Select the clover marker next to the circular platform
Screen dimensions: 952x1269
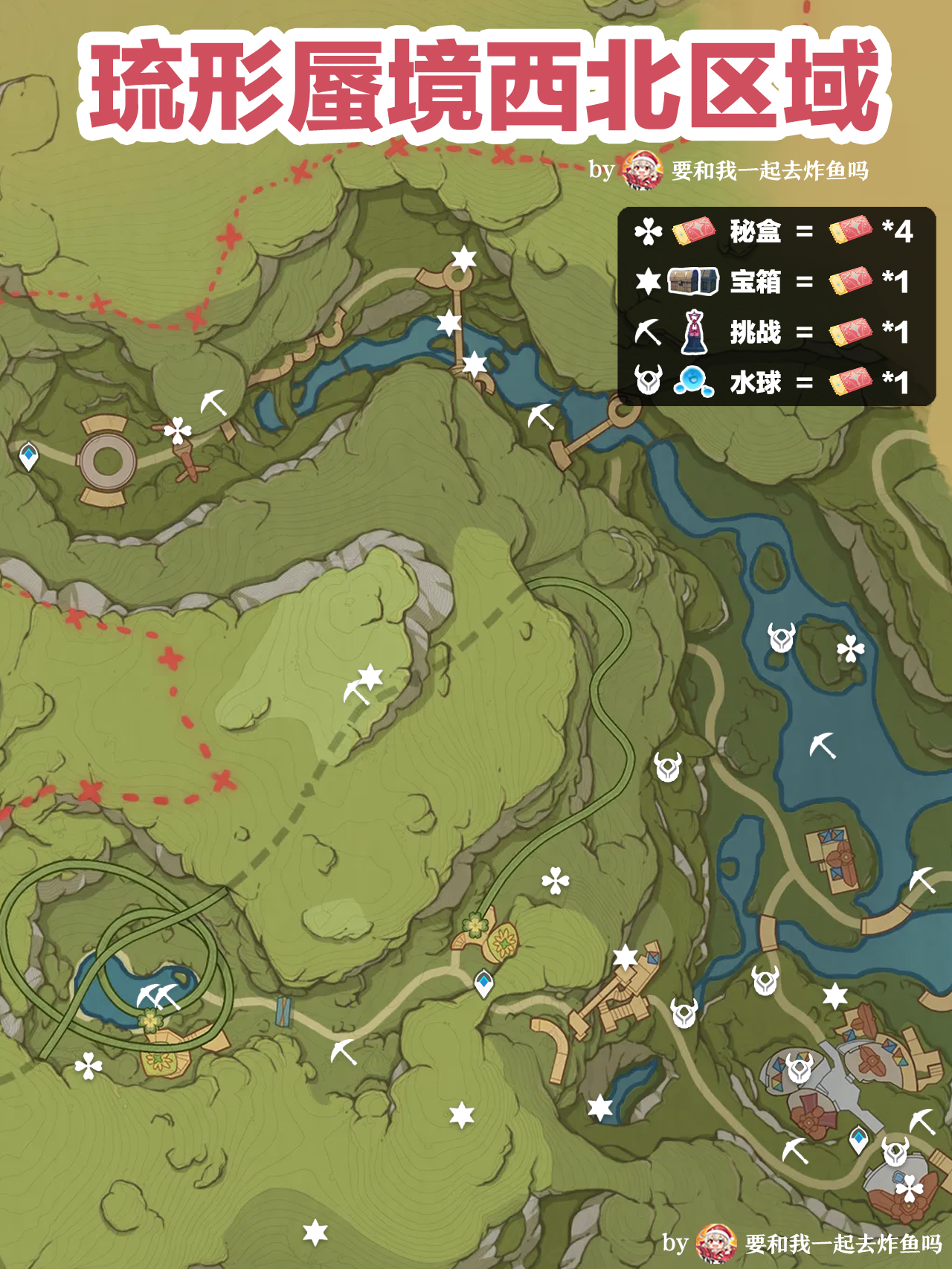pos(178,430)
